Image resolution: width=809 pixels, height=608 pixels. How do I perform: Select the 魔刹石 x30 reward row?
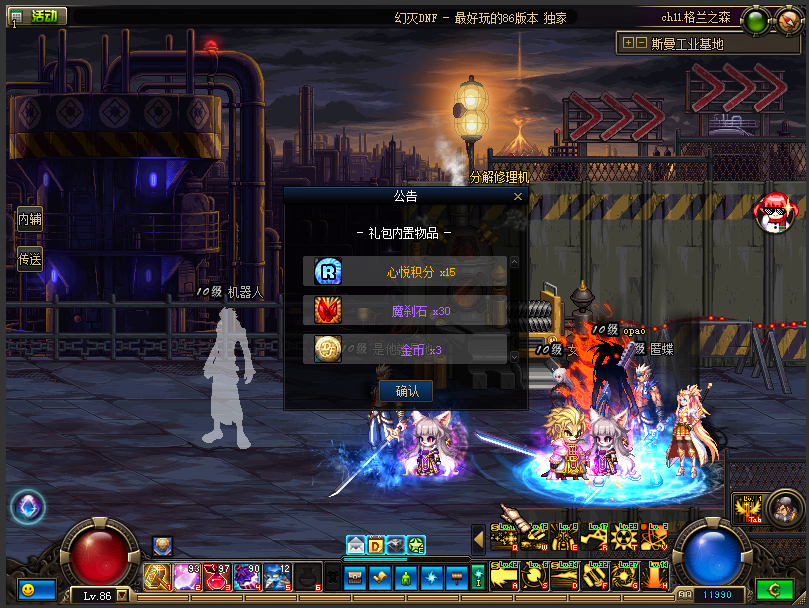(405, 310)
